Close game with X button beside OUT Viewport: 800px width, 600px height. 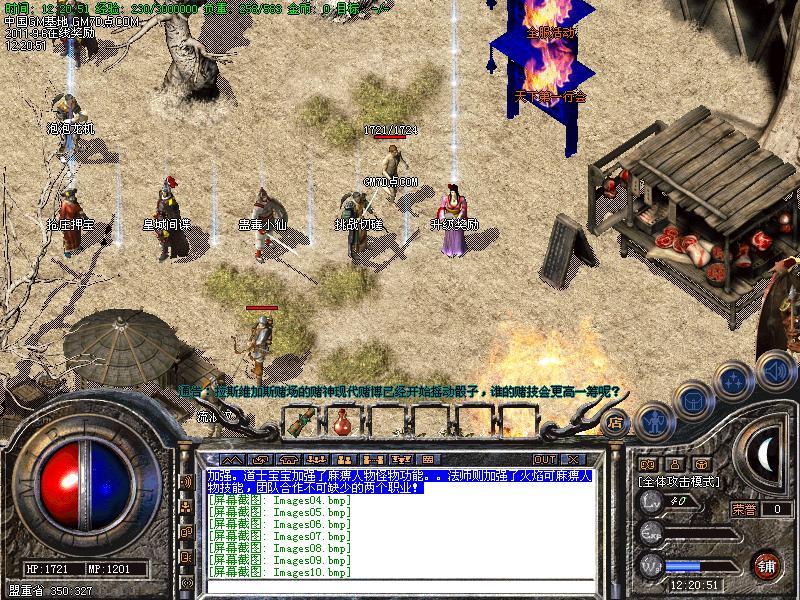coord(572,459)
